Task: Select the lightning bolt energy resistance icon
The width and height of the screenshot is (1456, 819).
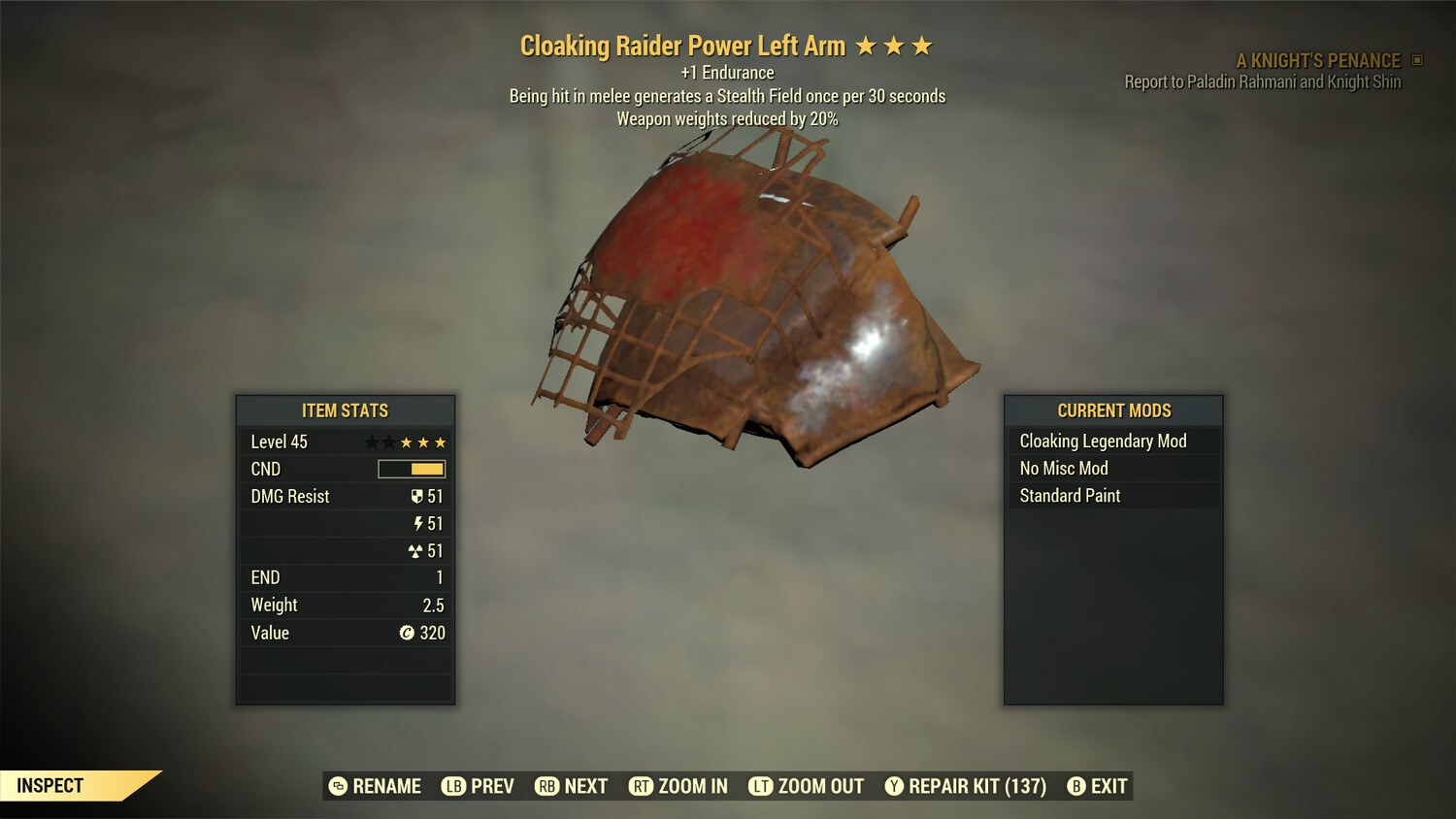Action: (418, 523)
